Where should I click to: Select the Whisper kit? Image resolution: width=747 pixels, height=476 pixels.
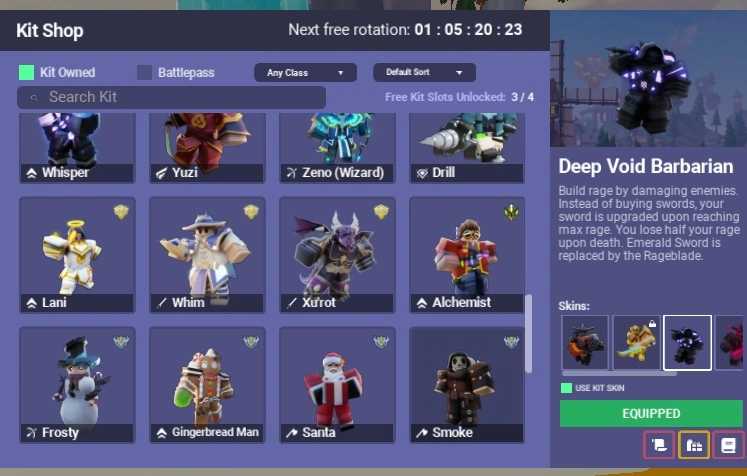click(77, 147)
